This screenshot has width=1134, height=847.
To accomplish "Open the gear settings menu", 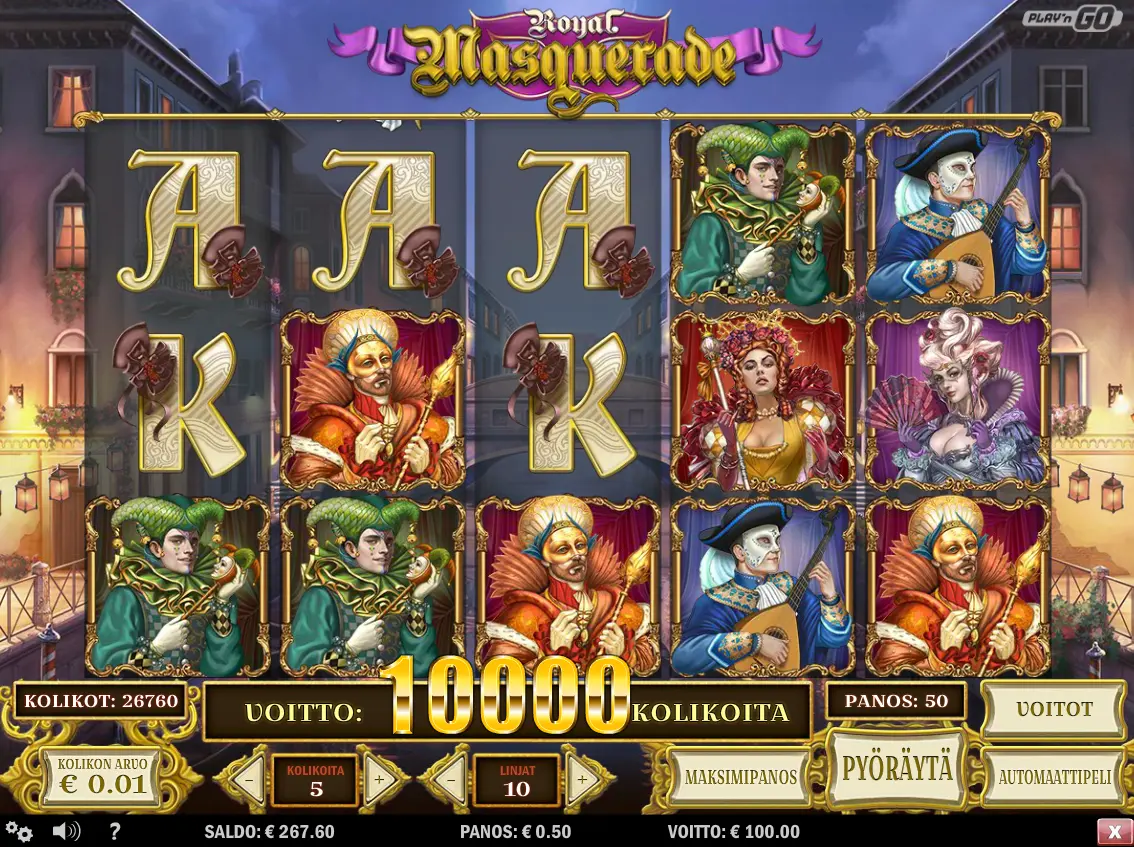I will tap(18, 831).
